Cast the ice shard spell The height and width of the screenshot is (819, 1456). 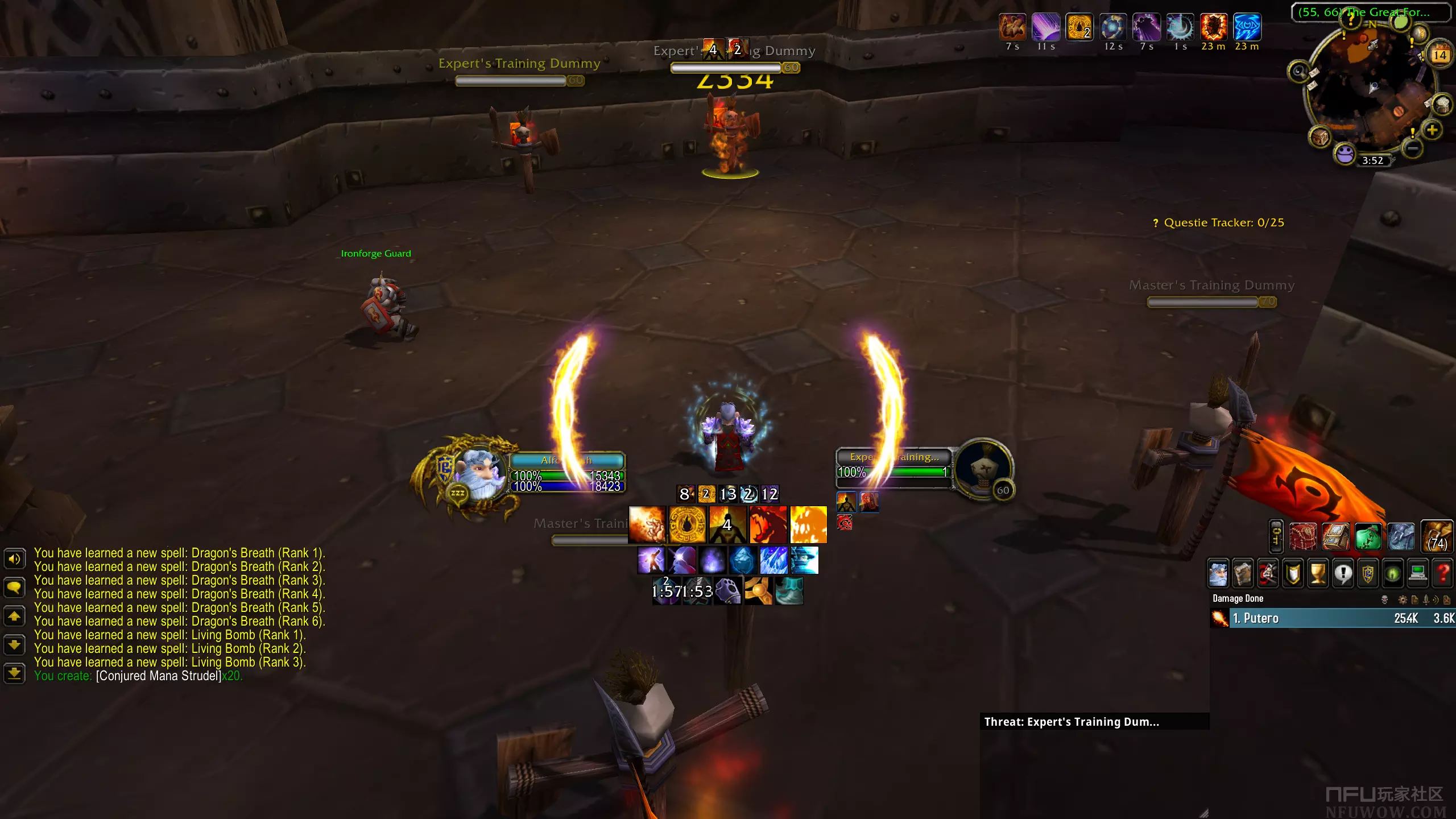click(773, 560)
